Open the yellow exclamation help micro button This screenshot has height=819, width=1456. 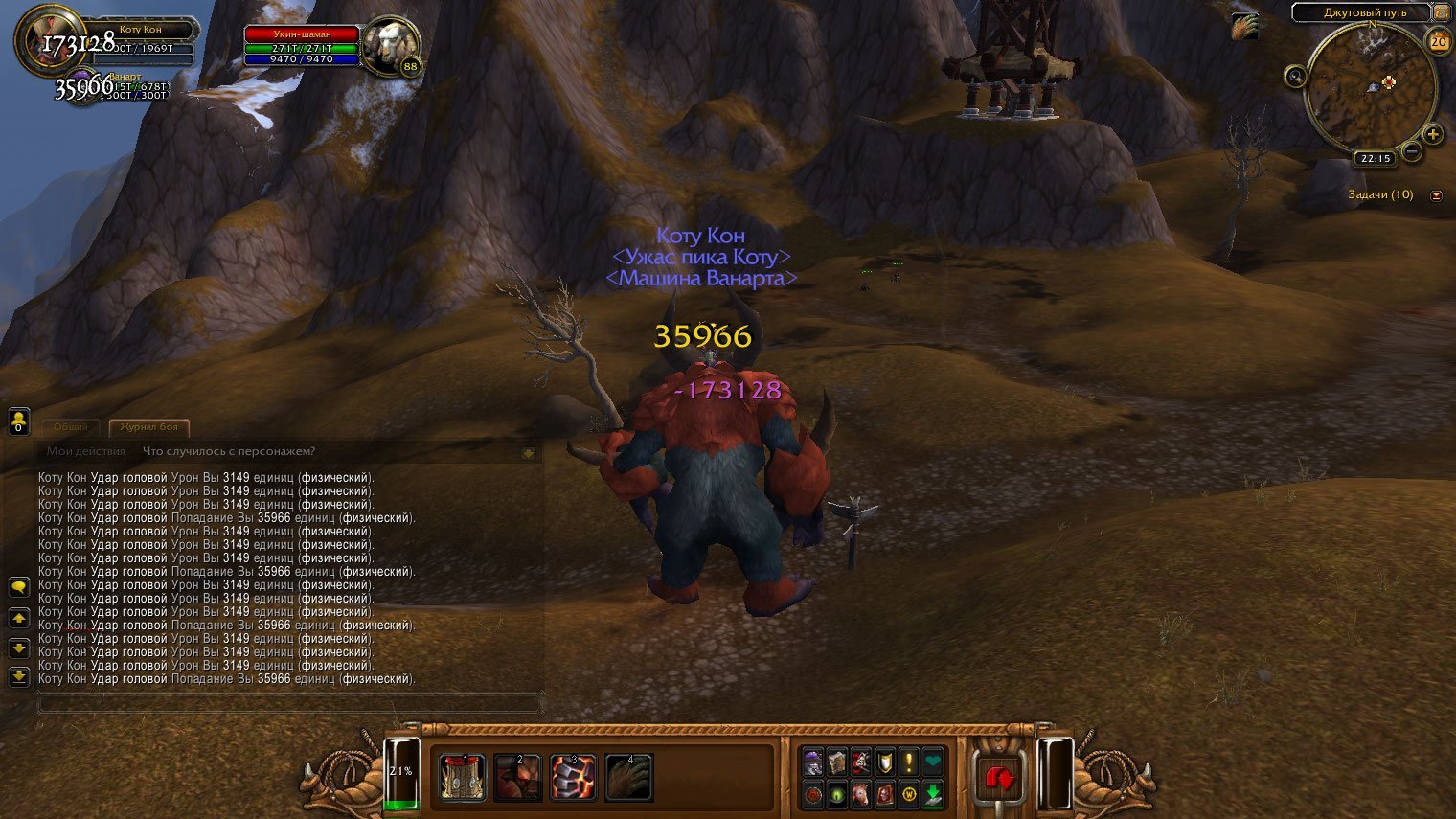pyautogui.click(x=908, y=762)
